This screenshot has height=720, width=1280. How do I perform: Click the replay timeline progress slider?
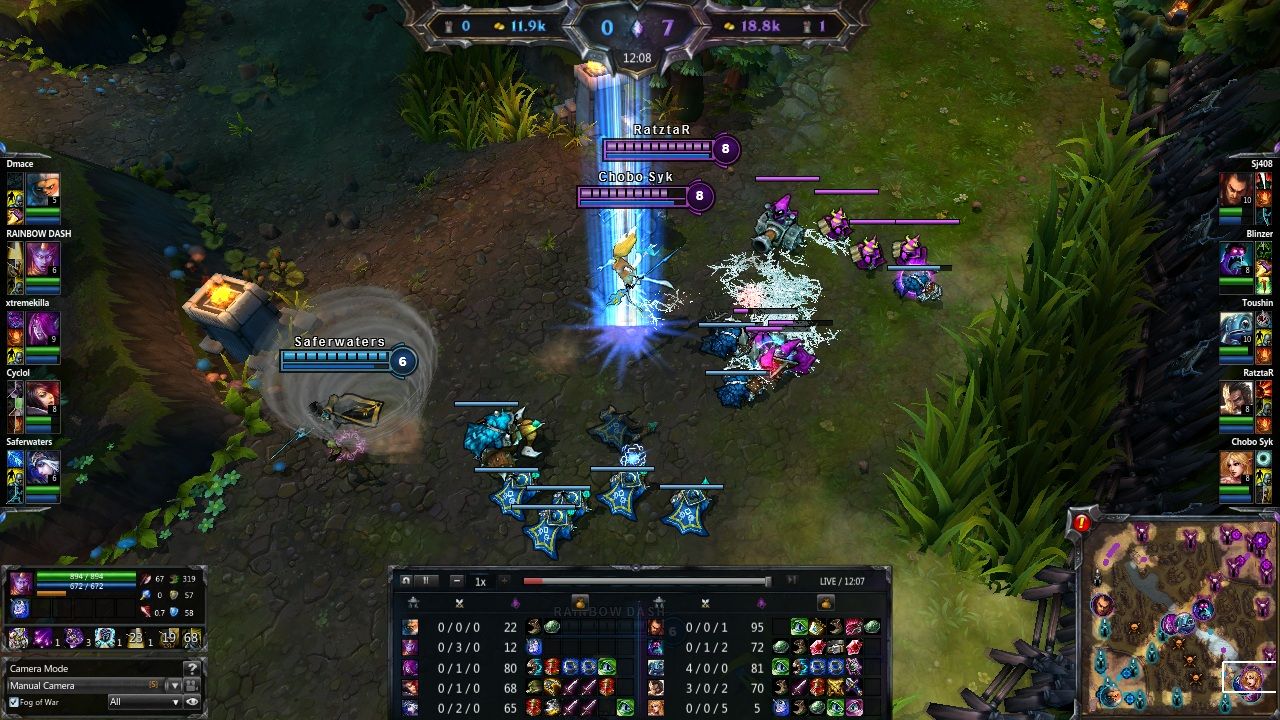[x=646, y=580]
